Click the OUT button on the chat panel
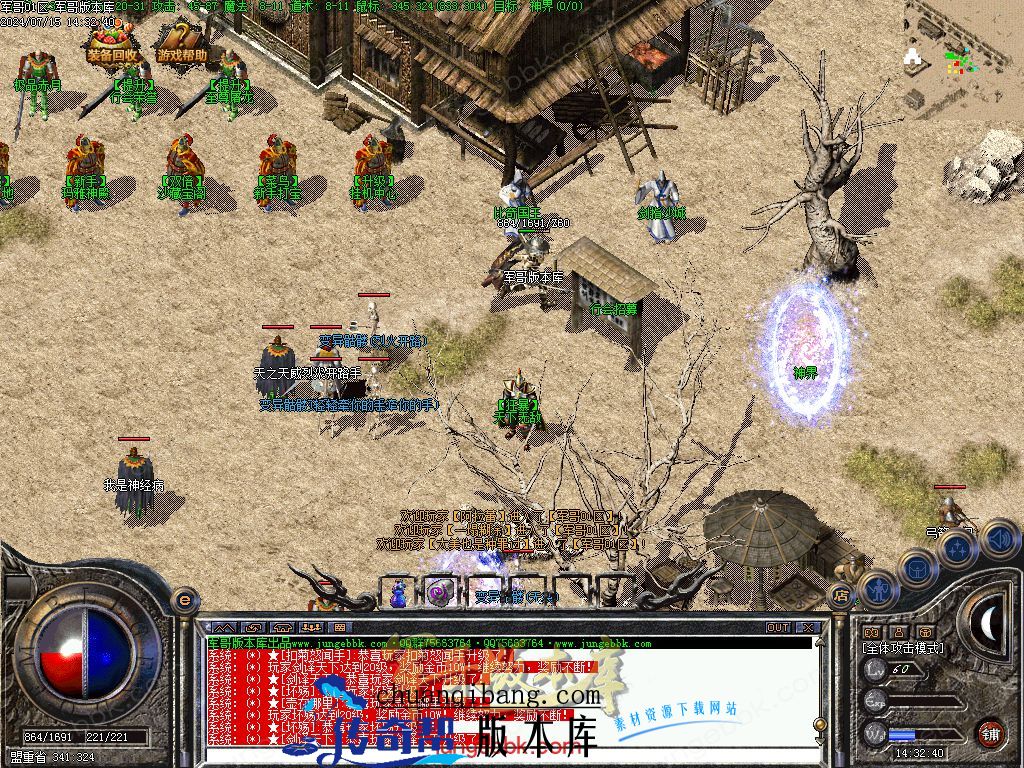The height and width of the screenshot is (768, 1024). tap(777, 627)
